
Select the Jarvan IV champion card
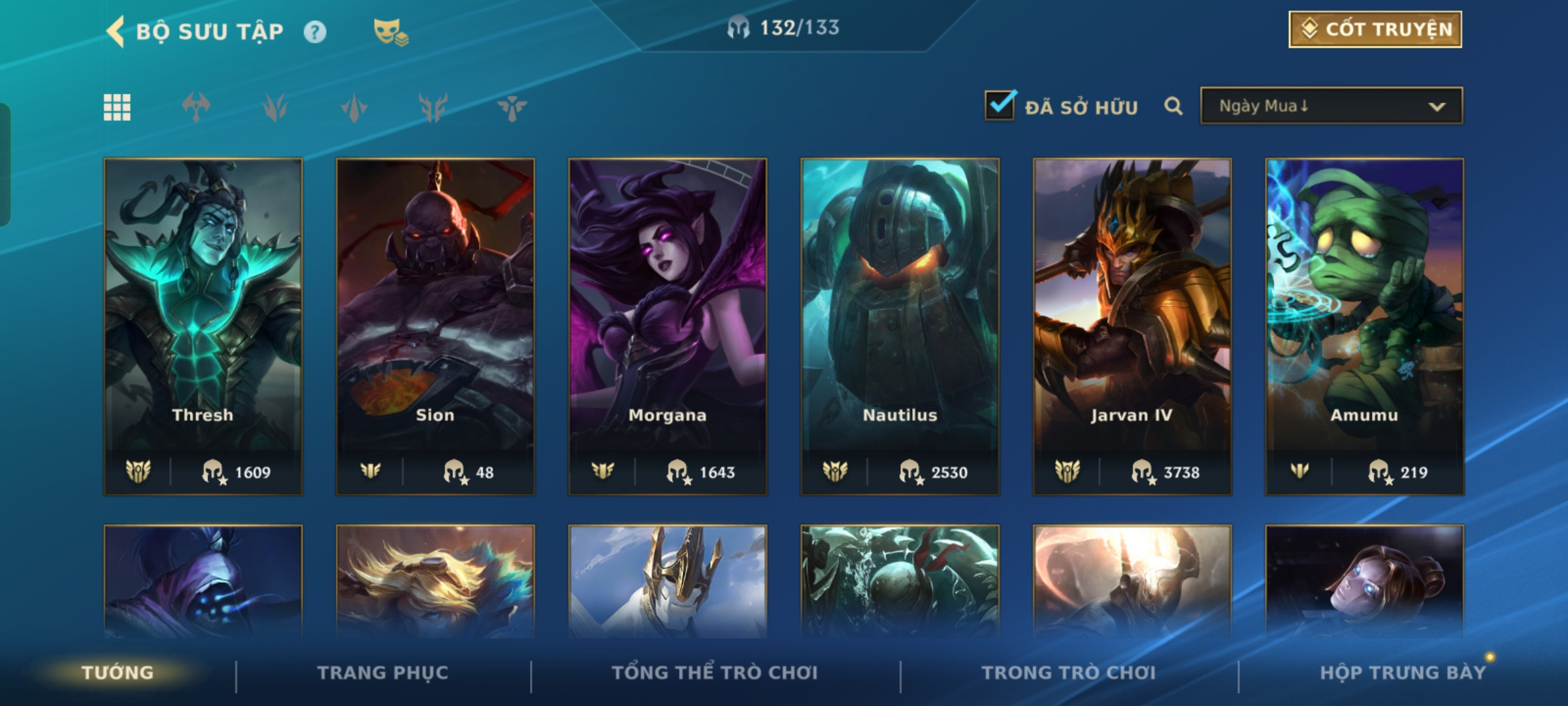(x=1132, y=326)
